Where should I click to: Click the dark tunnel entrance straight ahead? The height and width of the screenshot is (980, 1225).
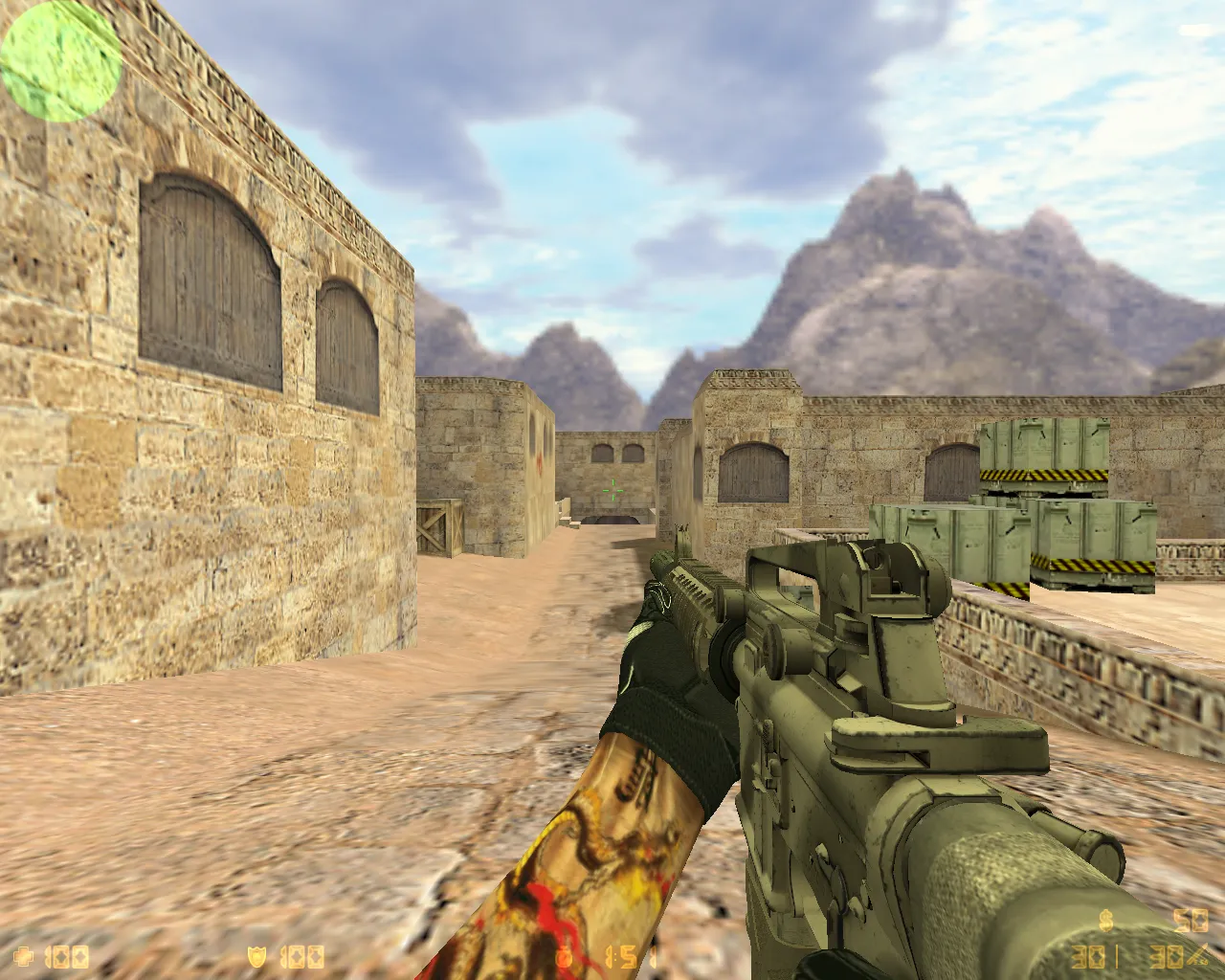612,522
